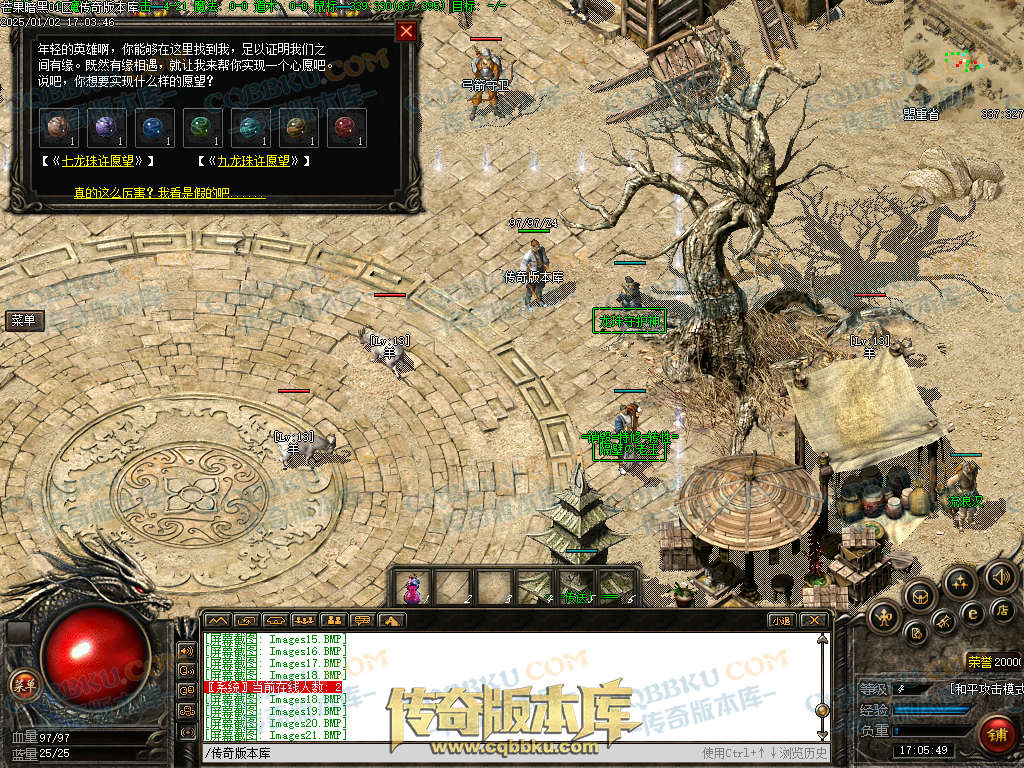Click the purple dragon ball slot
The height and width of the screenshot is (768, 1024).
[x=106, y=128]
